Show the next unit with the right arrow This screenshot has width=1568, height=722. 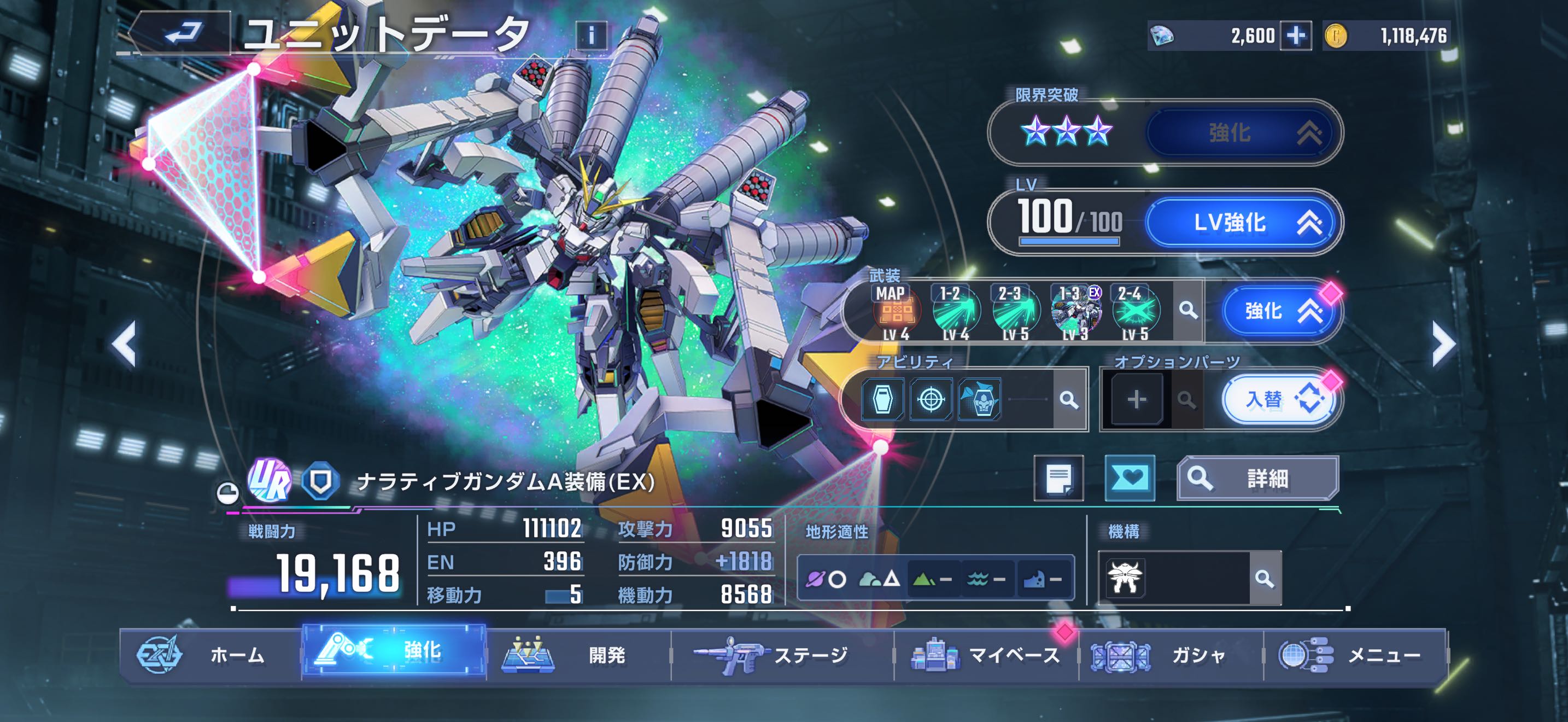[x=1443, y=345]
